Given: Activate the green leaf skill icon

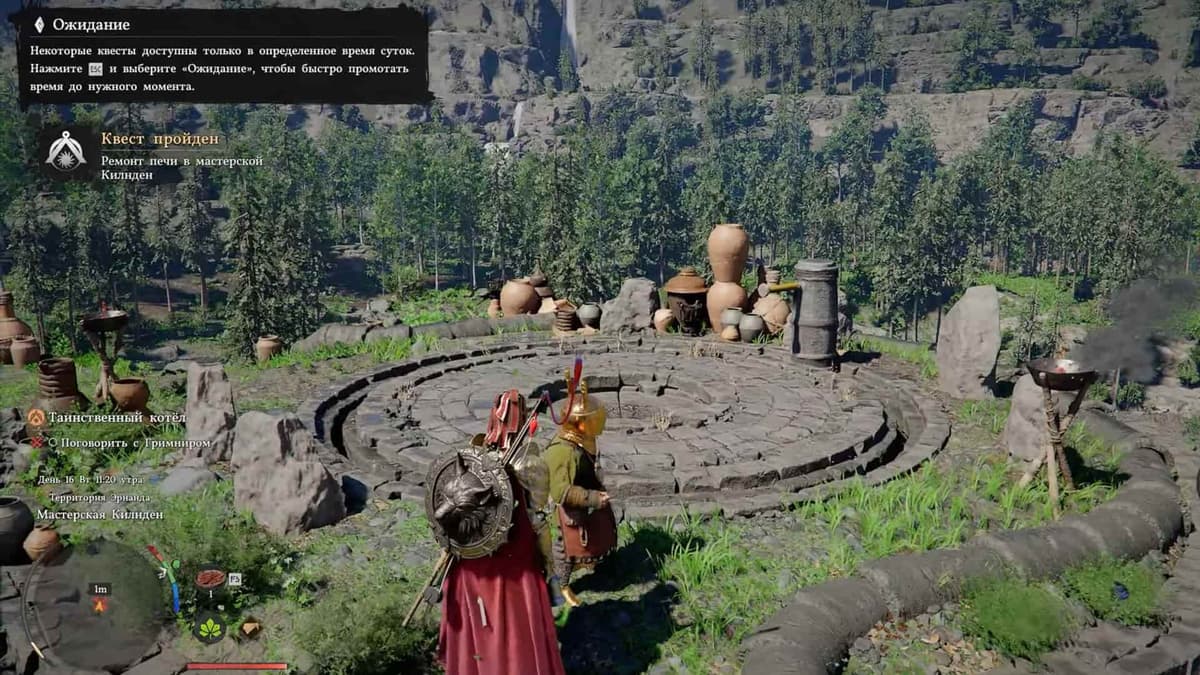Looking at the screenshot, I should (x=210, y=627).
